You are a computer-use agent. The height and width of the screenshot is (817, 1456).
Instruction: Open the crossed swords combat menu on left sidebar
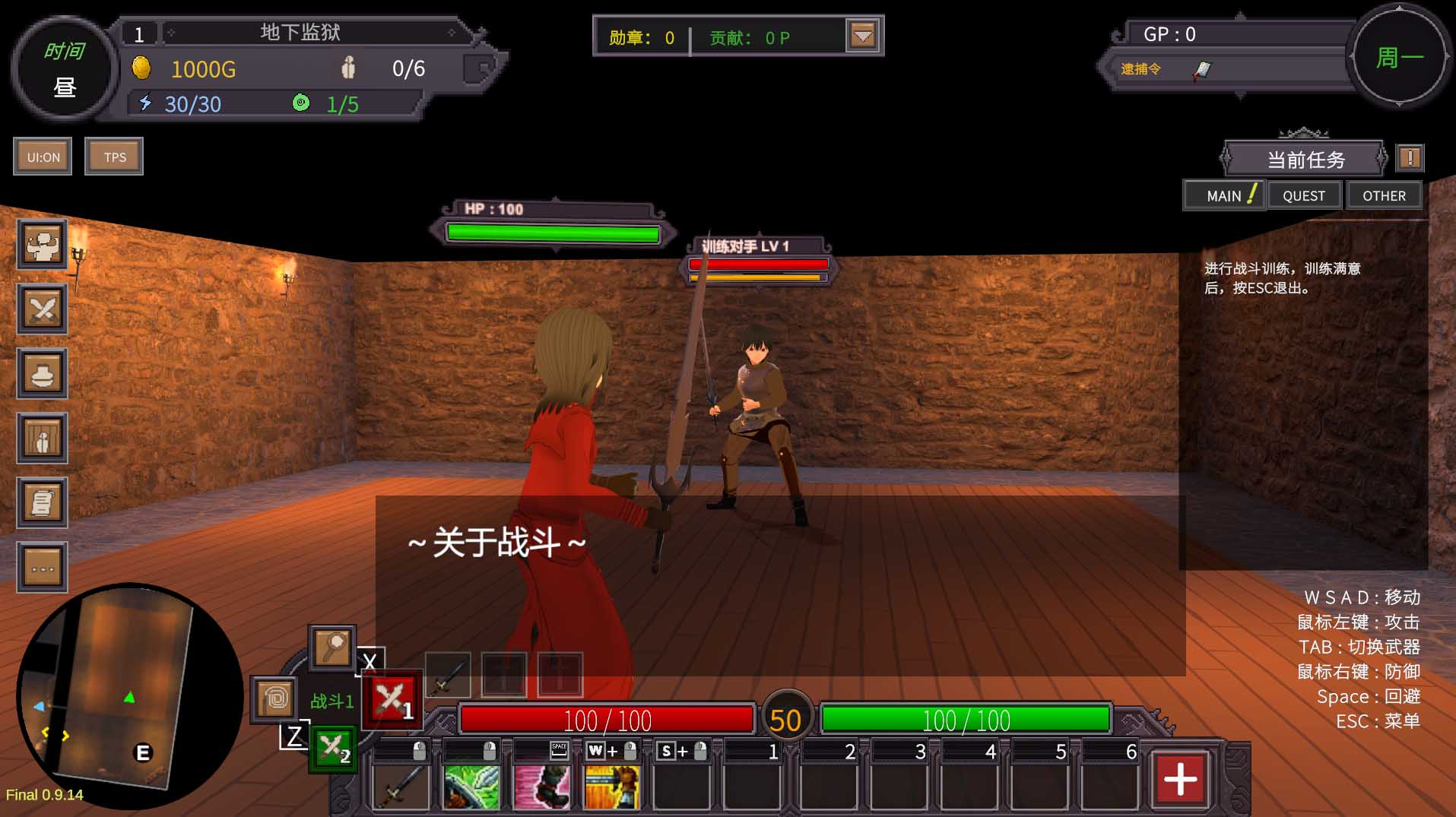point(42,309)
